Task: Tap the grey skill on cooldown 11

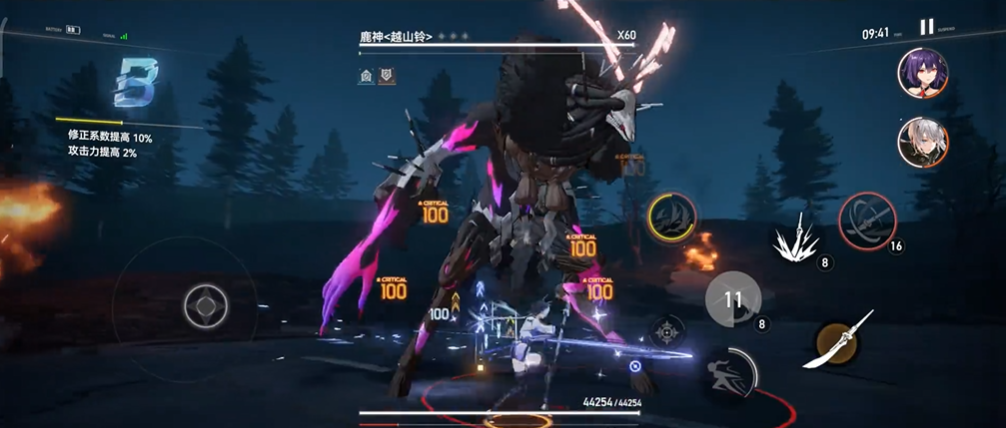Action: coord(734,298)
